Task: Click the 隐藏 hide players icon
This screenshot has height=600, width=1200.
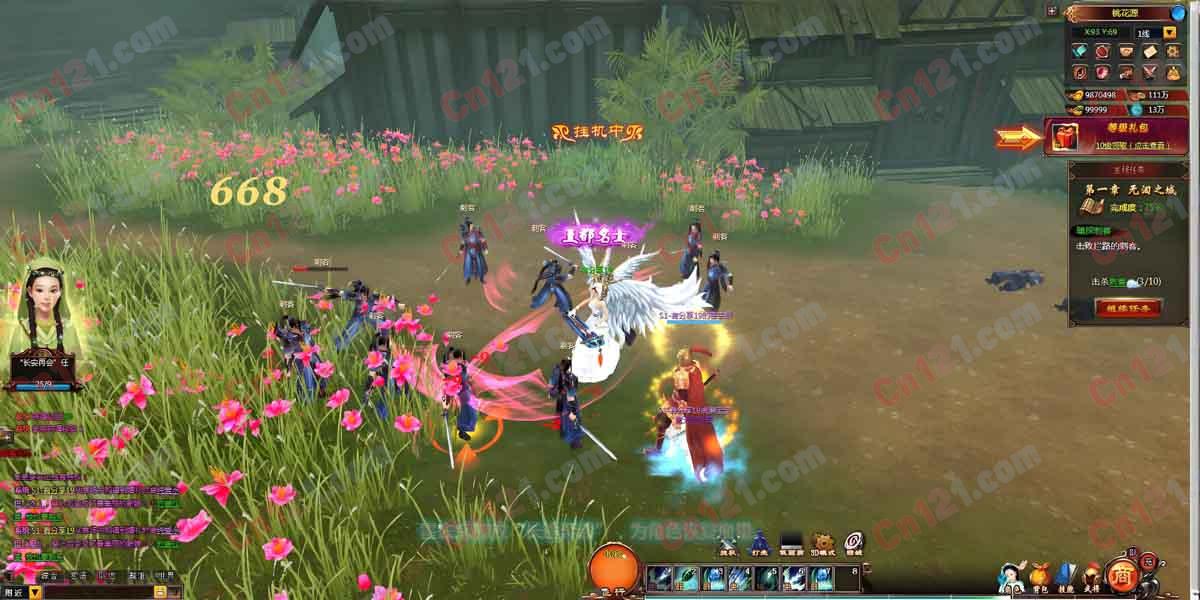Action: tap(853, 543)
